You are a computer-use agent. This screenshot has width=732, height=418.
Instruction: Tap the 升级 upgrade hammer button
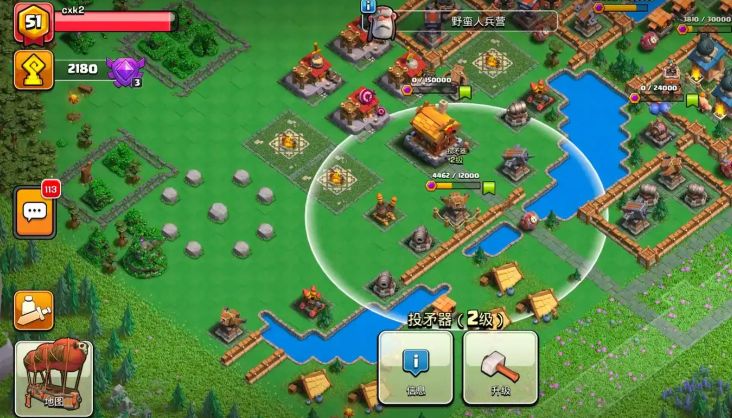coord(500,366)
